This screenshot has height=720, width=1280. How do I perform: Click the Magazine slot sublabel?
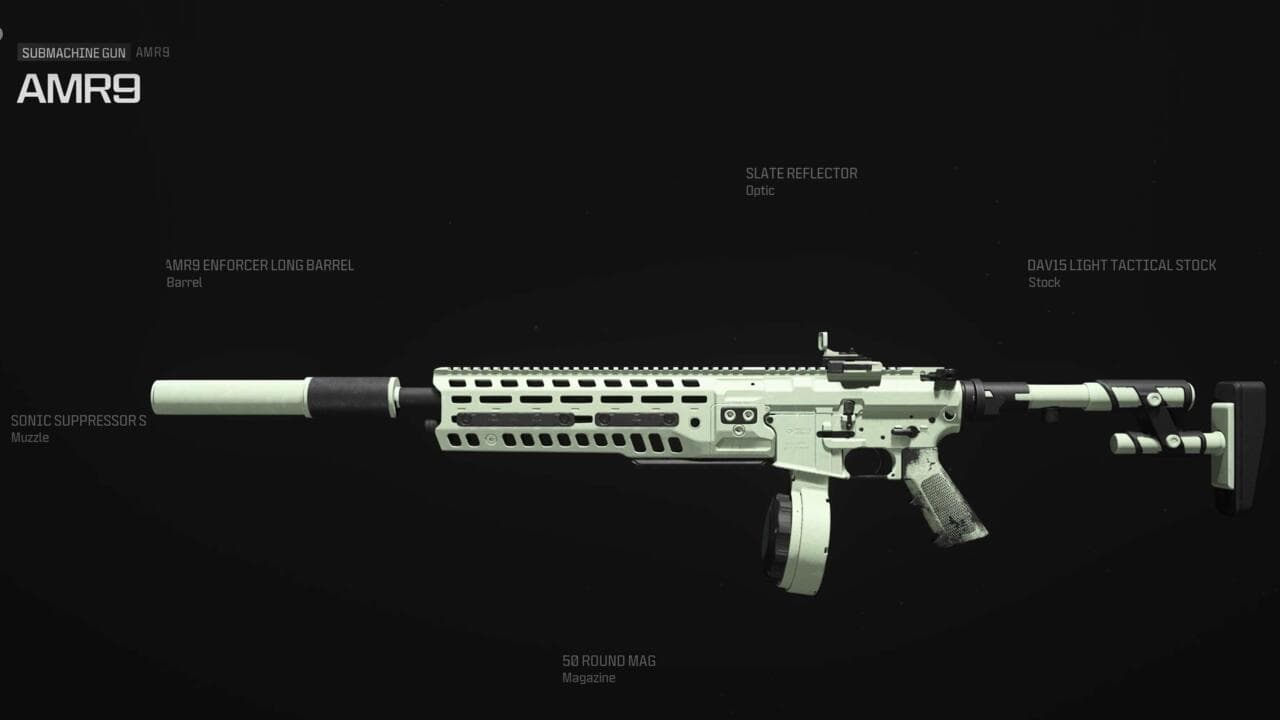pos(587,677)
